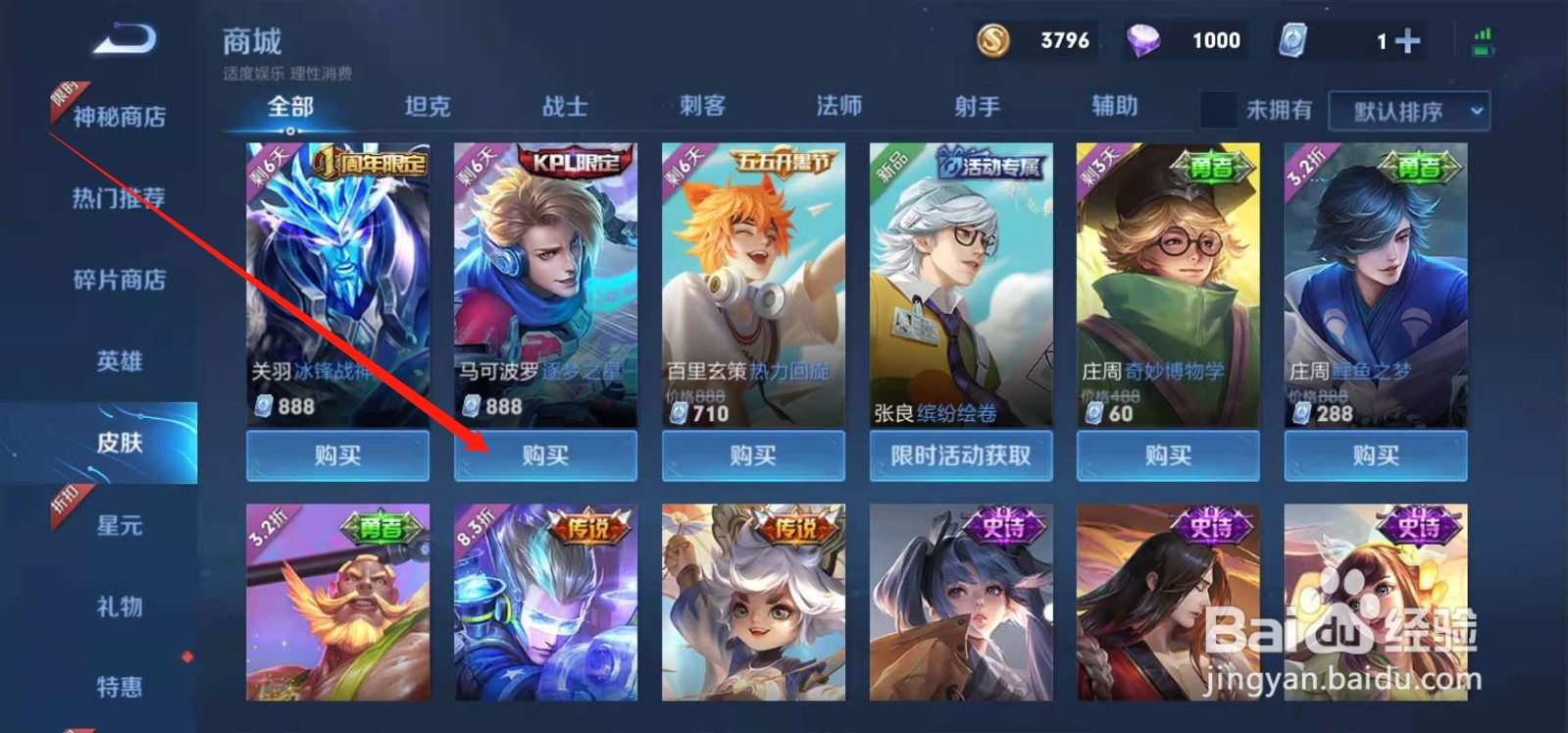
Task: Tap the gold coin currency icon
Action: point(993,40)
